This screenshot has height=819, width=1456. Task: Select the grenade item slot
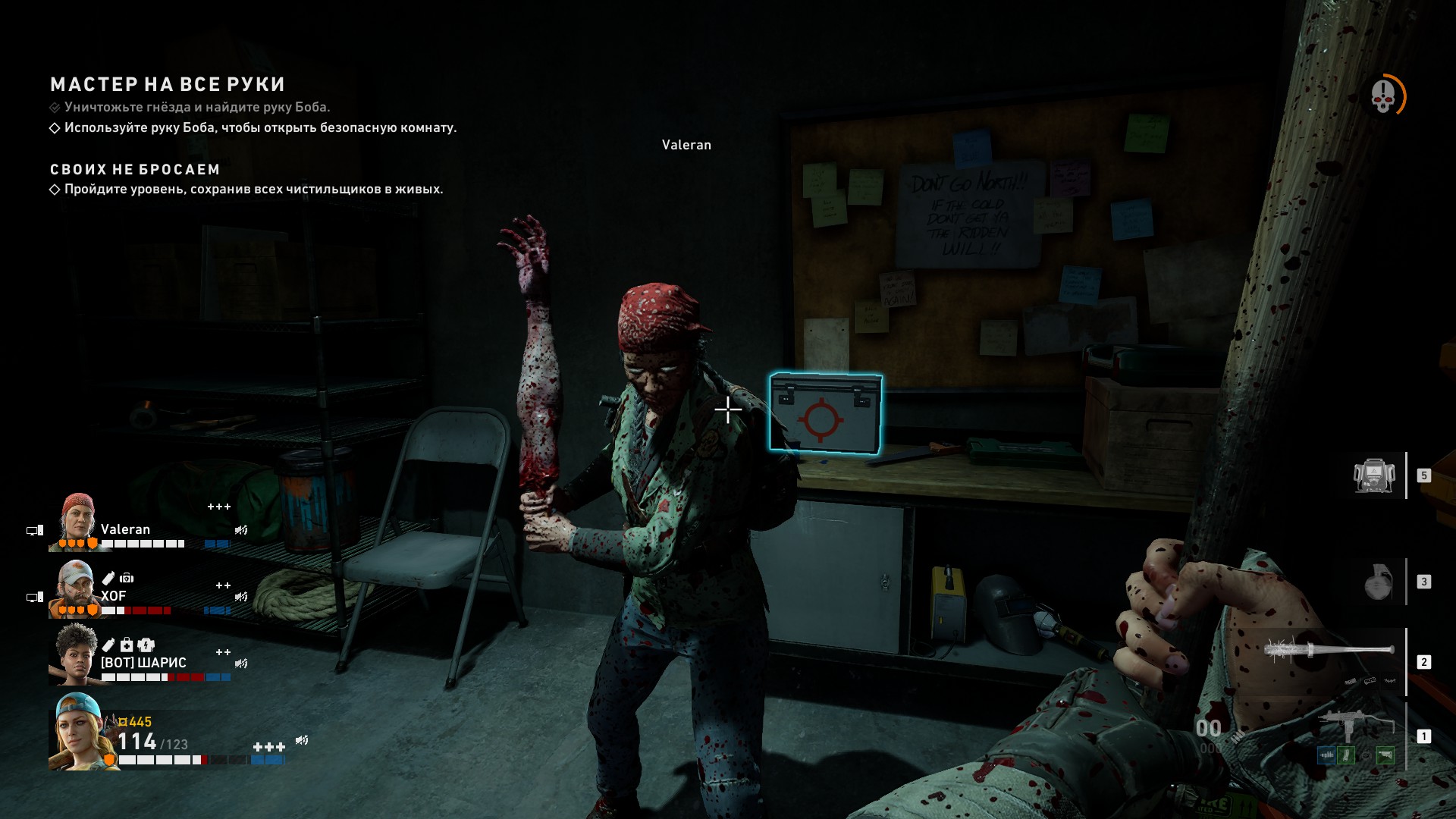pyautogui.click(x=1378, y=582)
